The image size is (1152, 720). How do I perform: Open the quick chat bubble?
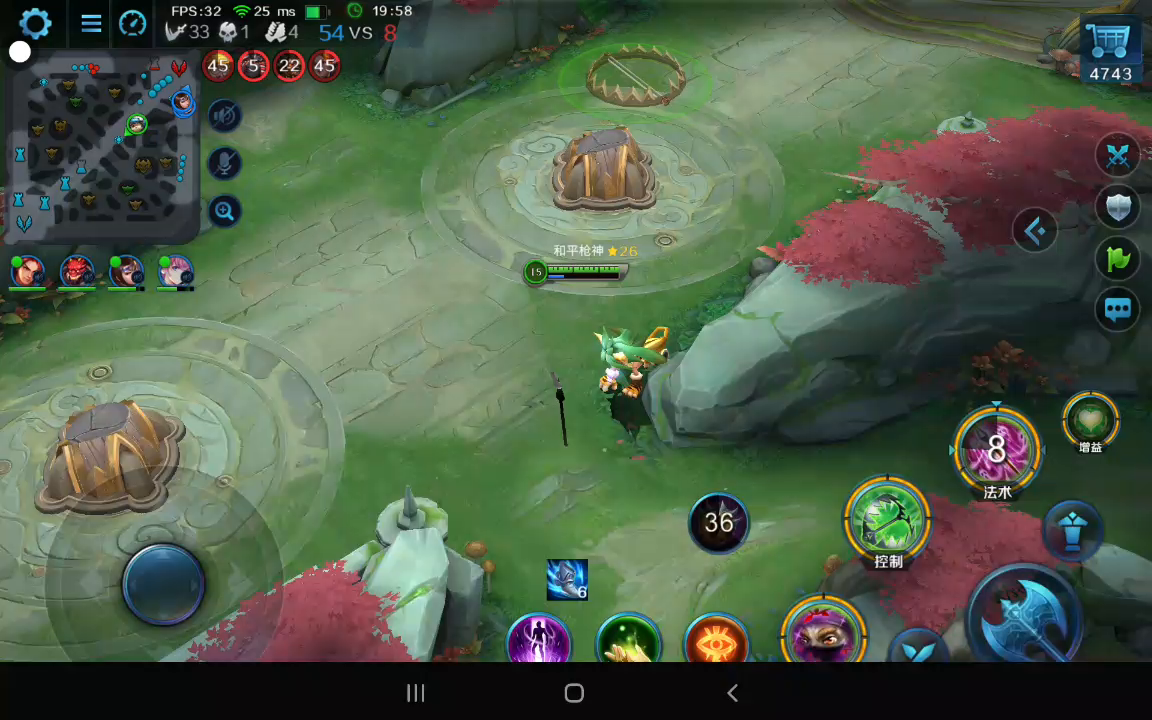[x=1117, y=310]
